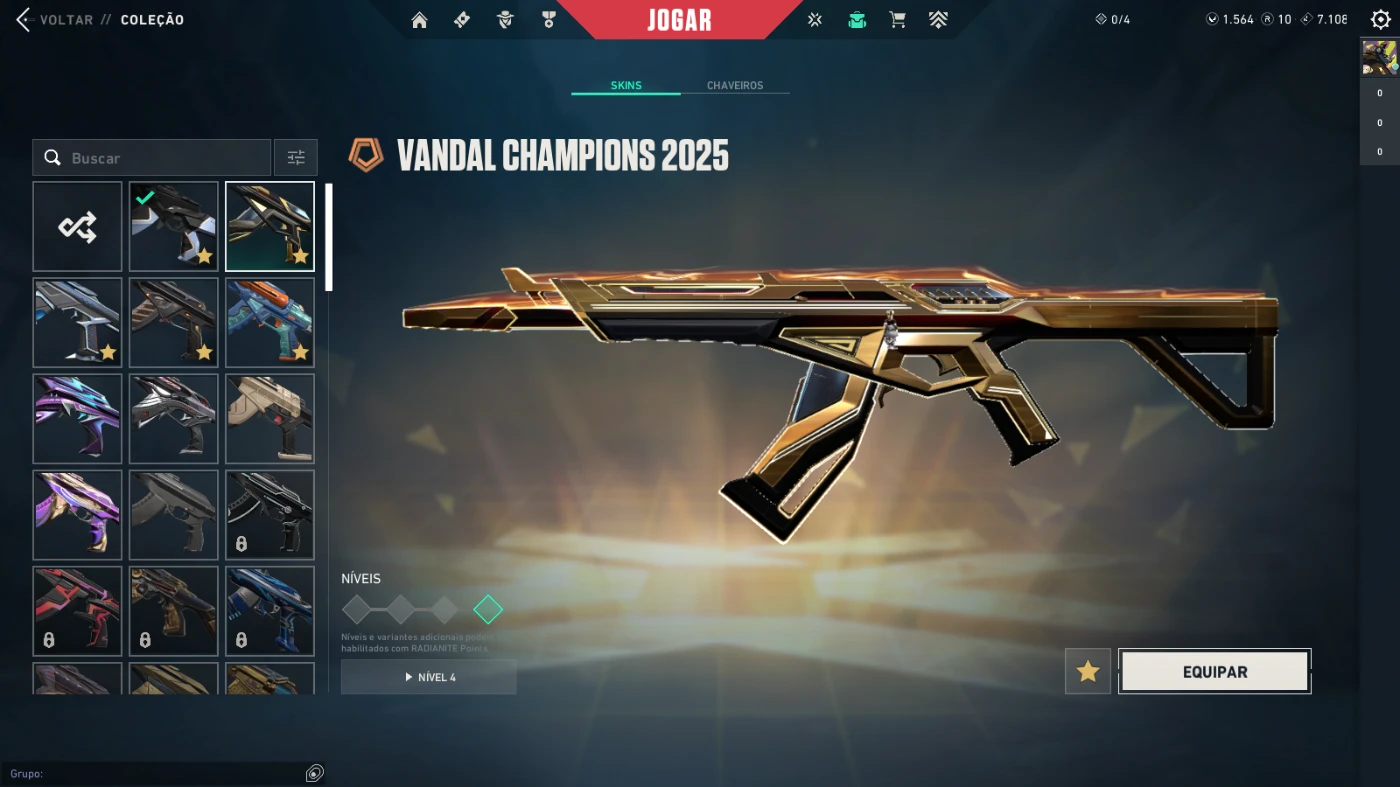Toggle the favorite star beside Equipar
Viewport: 1400px width, 787px height.
[1088, 672]
